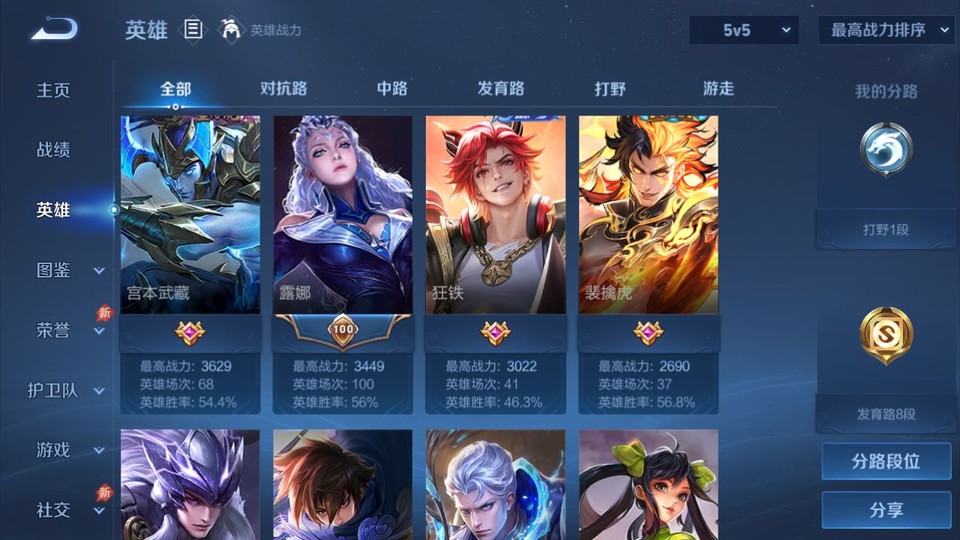This screenshot has width=960, height=540.
Task: Go back using the top-left arrow
Action: tap(53, 30)
